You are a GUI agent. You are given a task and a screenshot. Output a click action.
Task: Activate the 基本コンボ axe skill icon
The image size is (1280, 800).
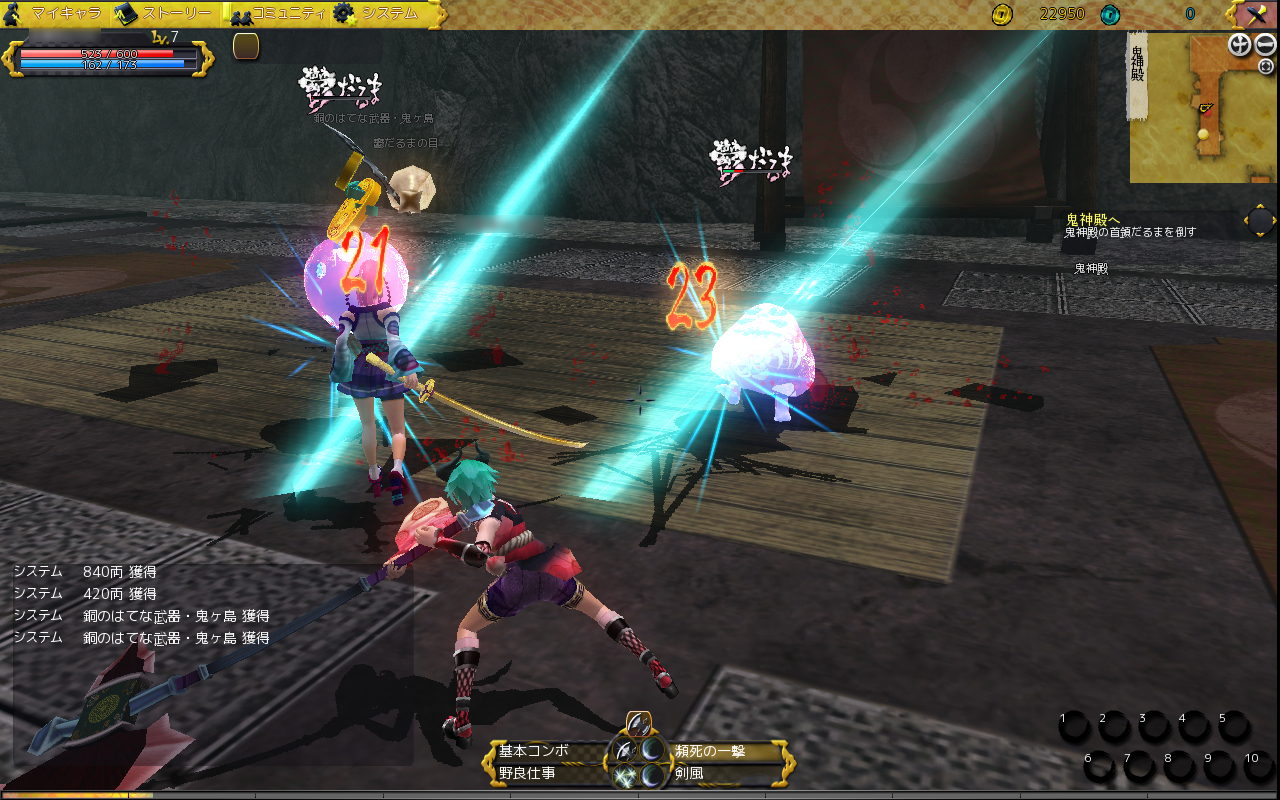point(624,751)
